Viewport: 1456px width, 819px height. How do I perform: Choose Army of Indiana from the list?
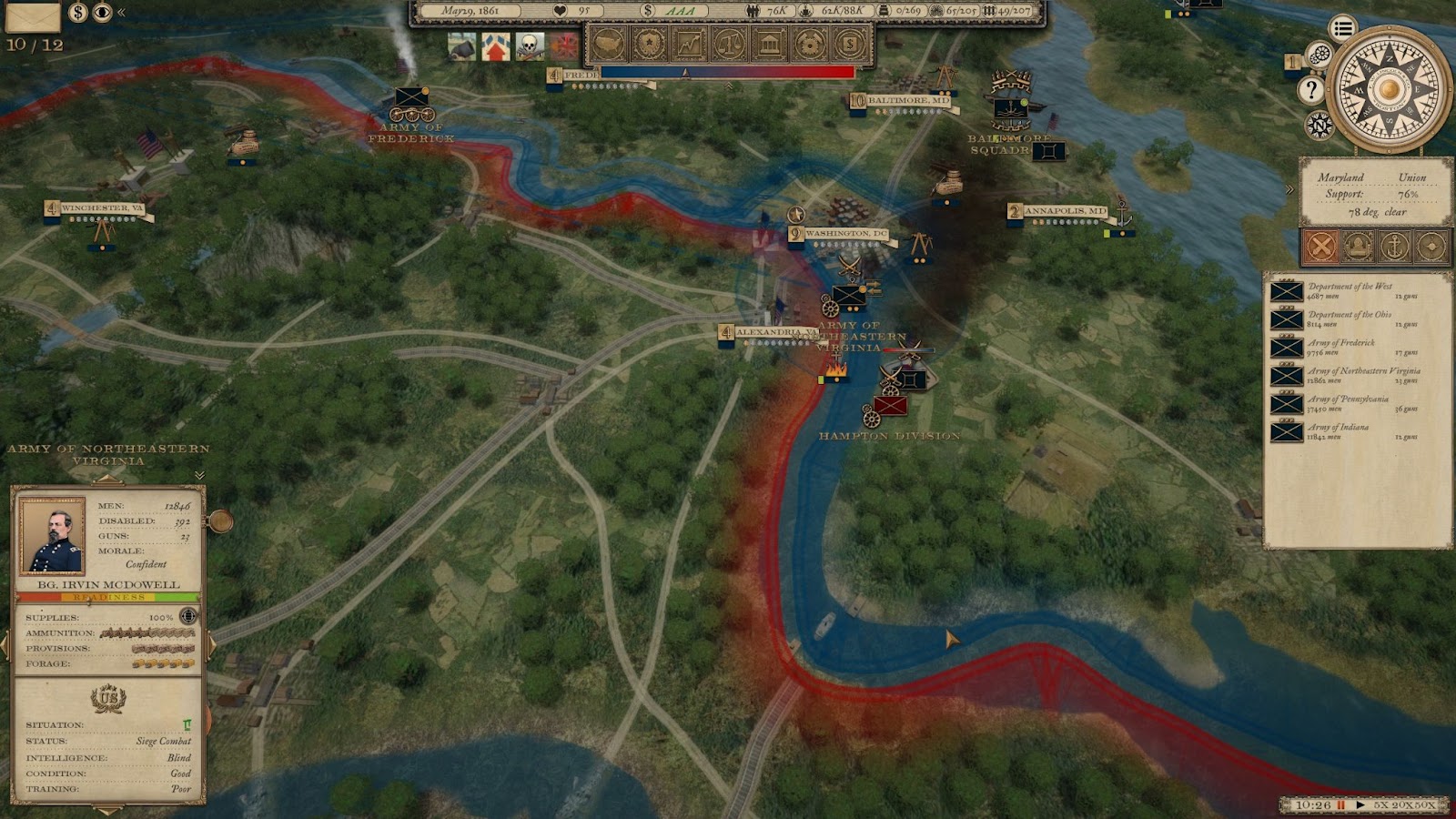point(1348,432)
